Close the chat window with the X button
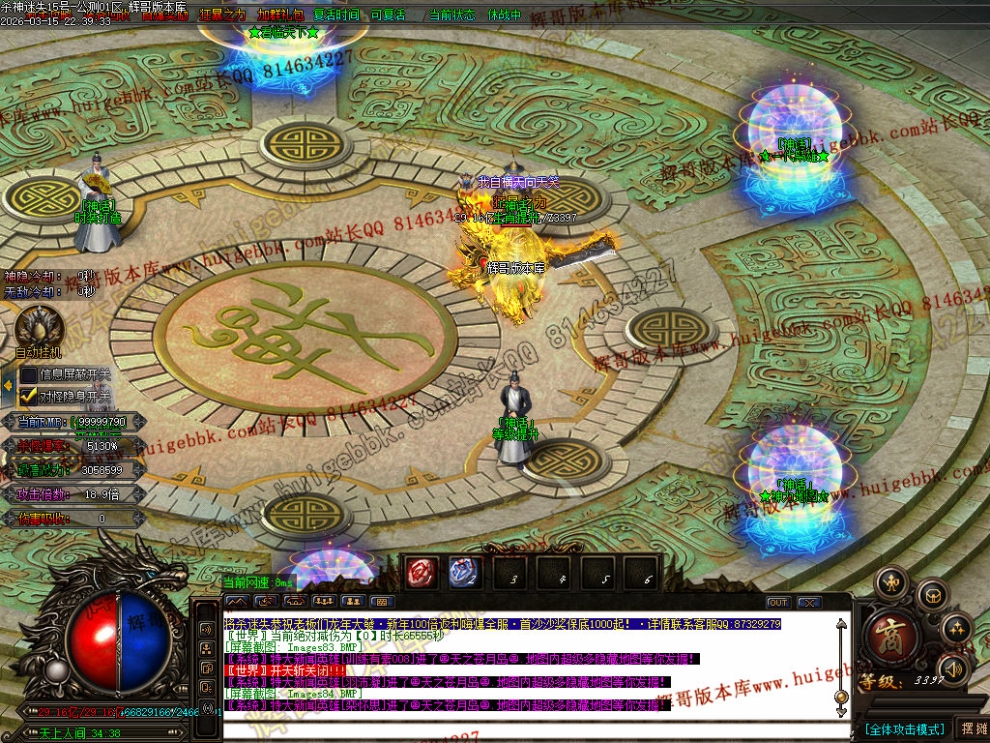Viewport: 990px width, 743px height. pos(809,602)
